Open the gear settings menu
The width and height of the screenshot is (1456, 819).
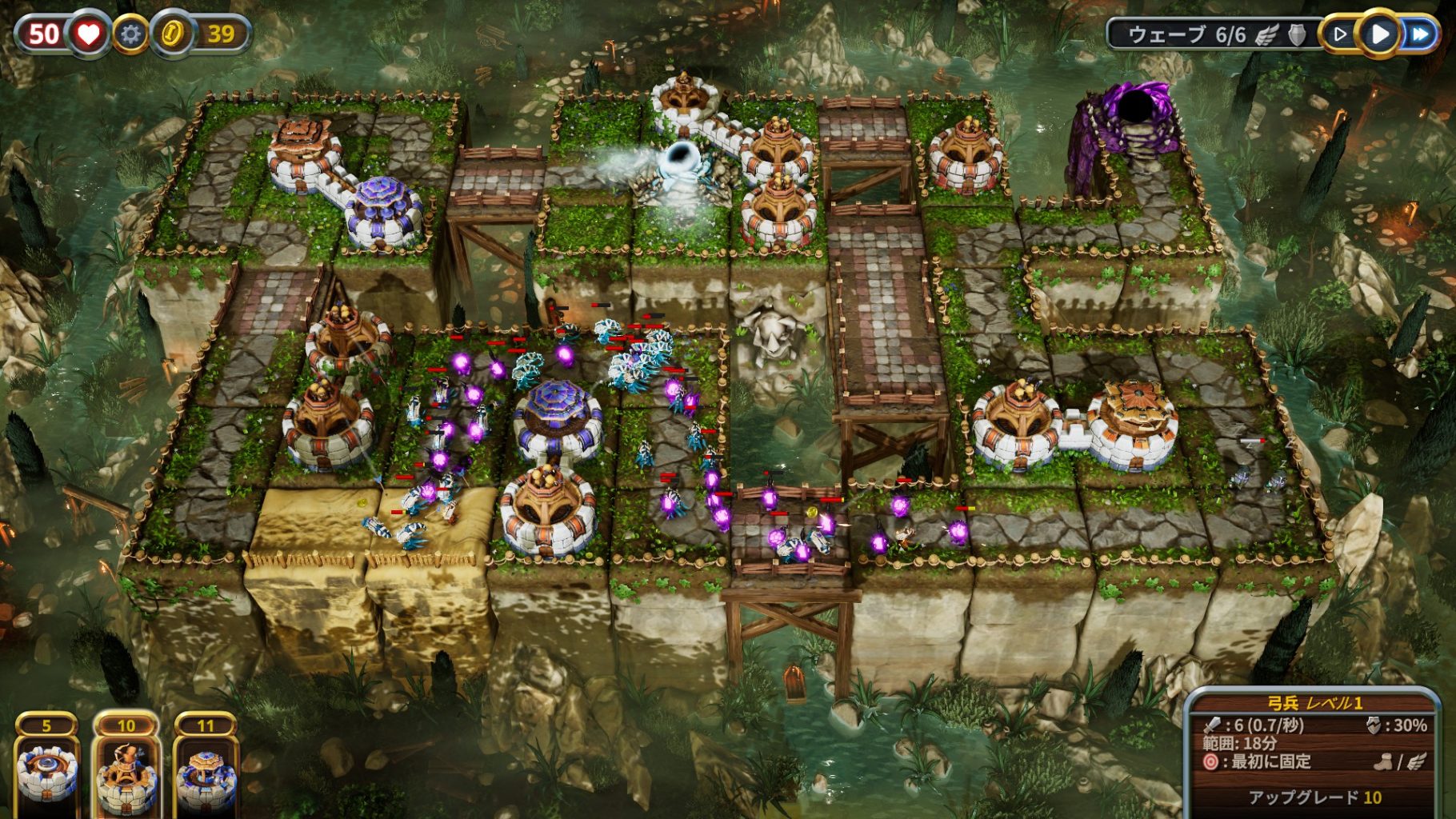pyautogui.click(x=130, y=34)
